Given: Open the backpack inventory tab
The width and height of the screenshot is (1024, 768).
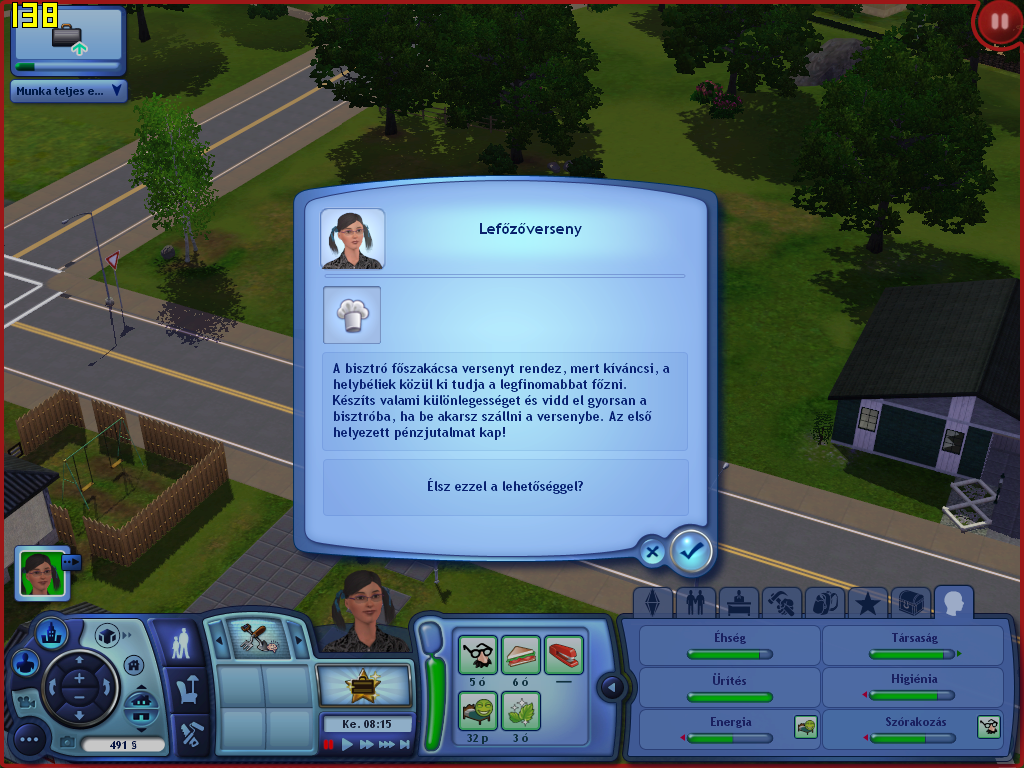Looking at the screenshot, I should [x=824, y=603].
